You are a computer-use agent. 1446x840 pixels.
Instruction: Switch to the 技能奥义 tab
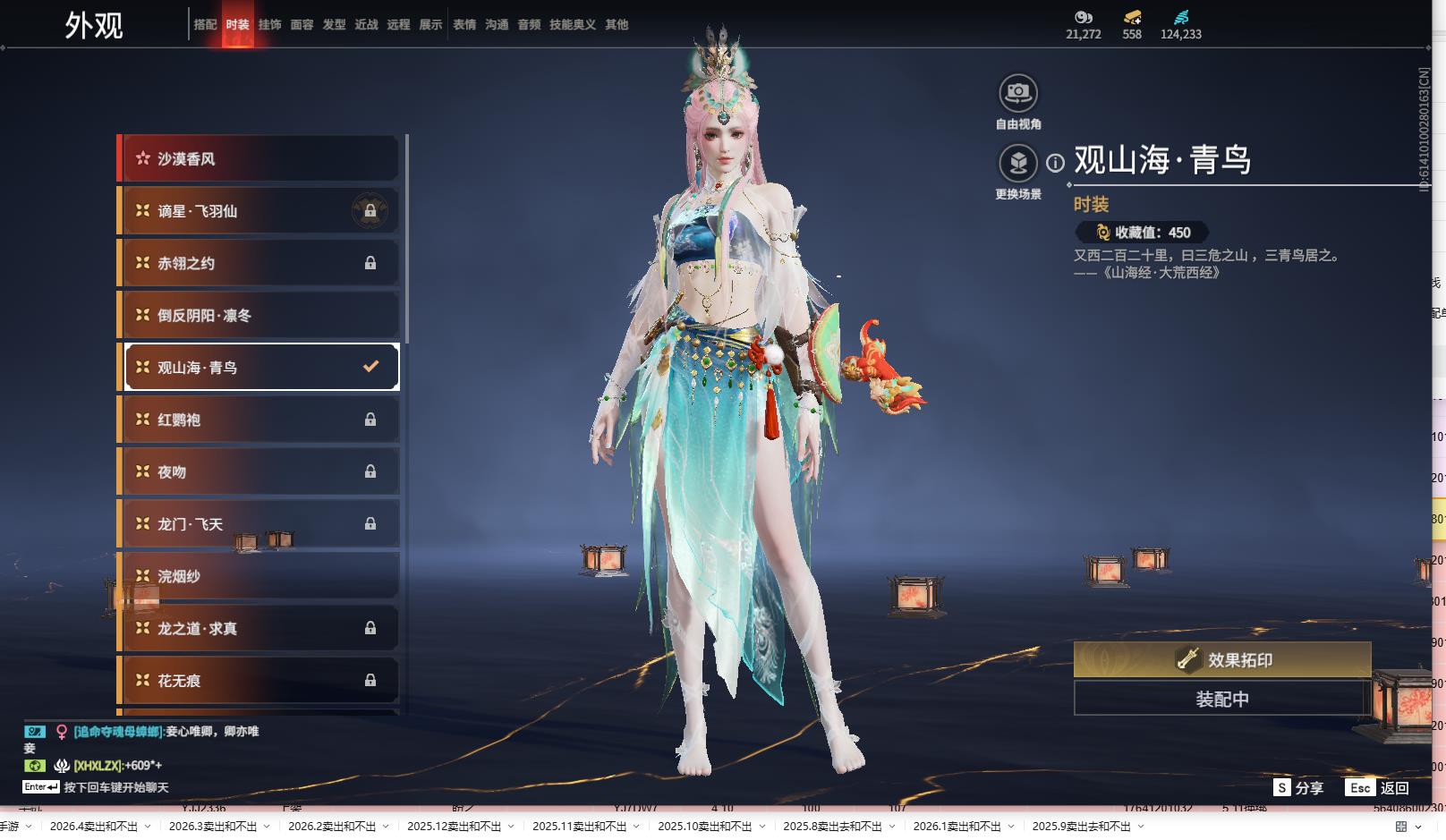click(572, 25)
